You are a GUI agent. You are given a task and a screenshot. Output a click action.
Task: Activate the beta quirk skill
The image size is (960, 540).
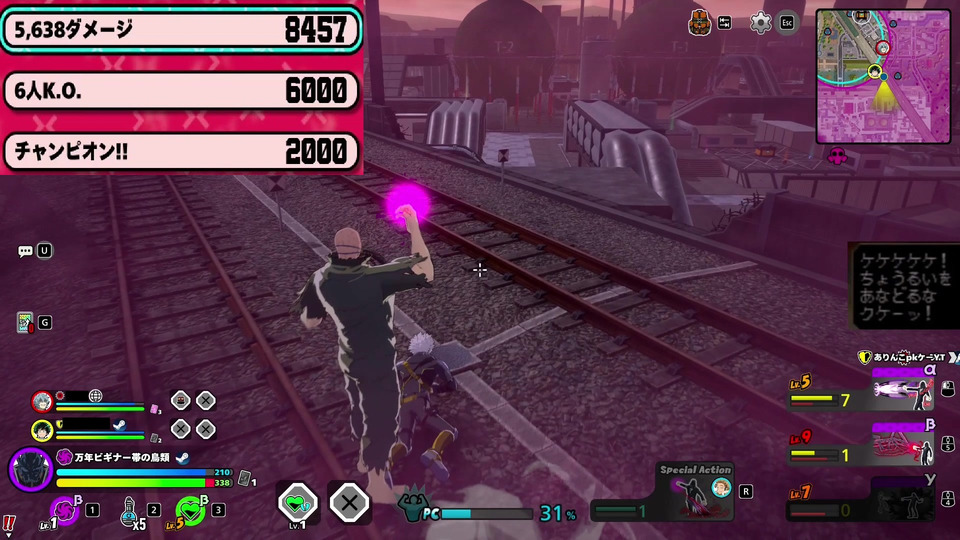900,442
